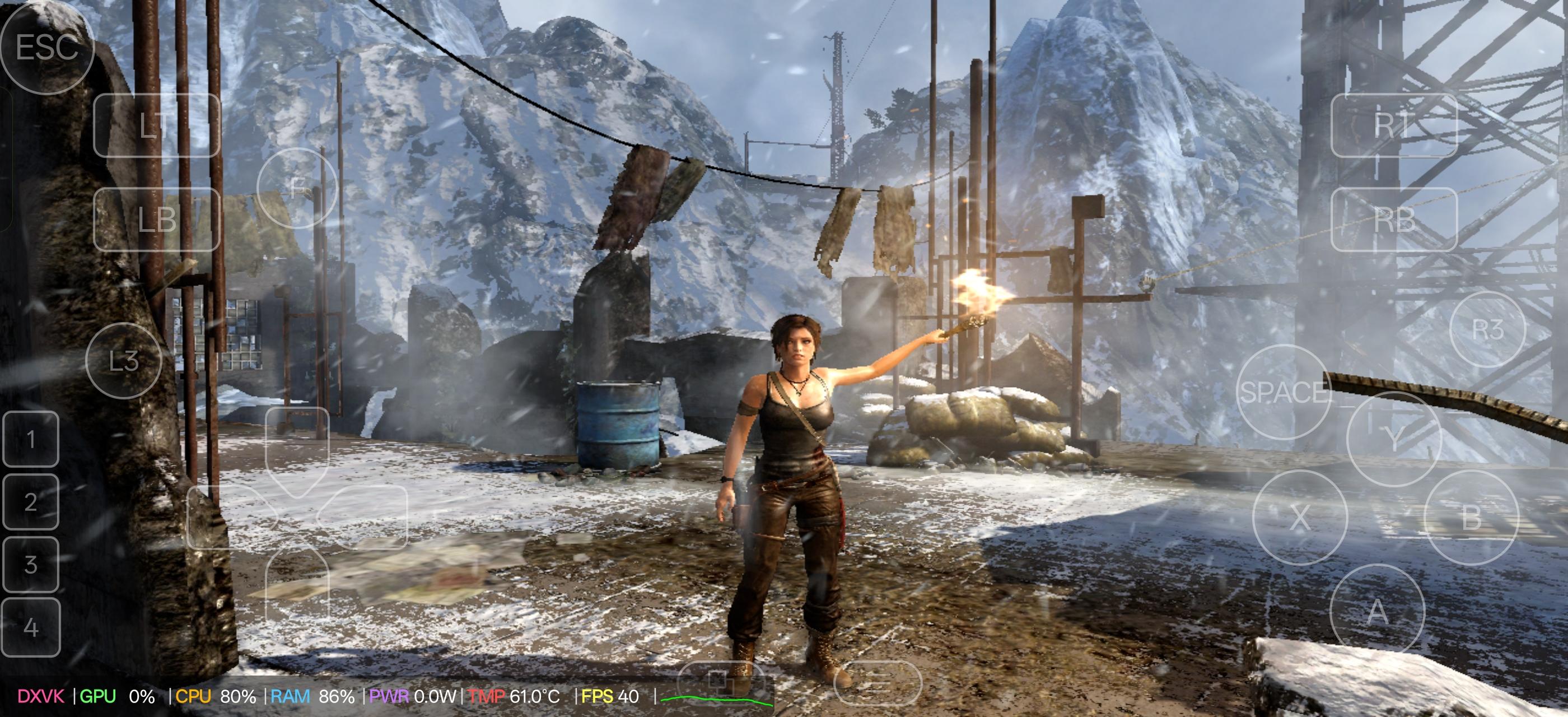
Task: Select the number 1 overlay key
Action: pos(30,439)
